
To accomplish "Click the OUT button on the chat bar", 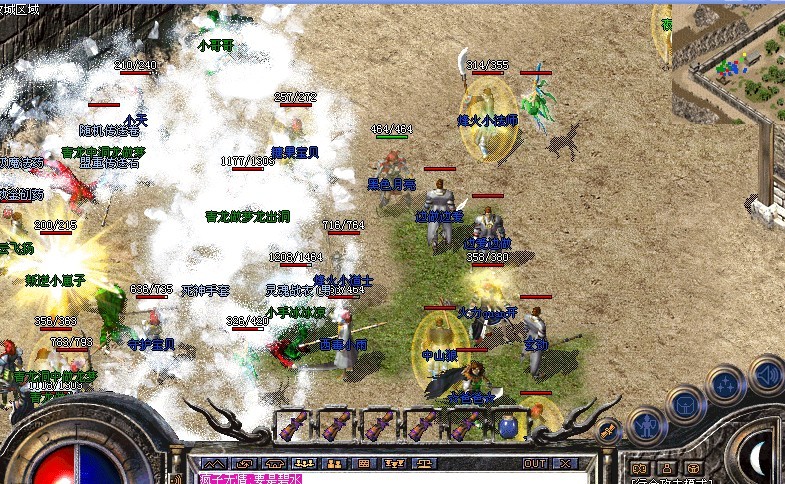I will (x=535, y=464).
